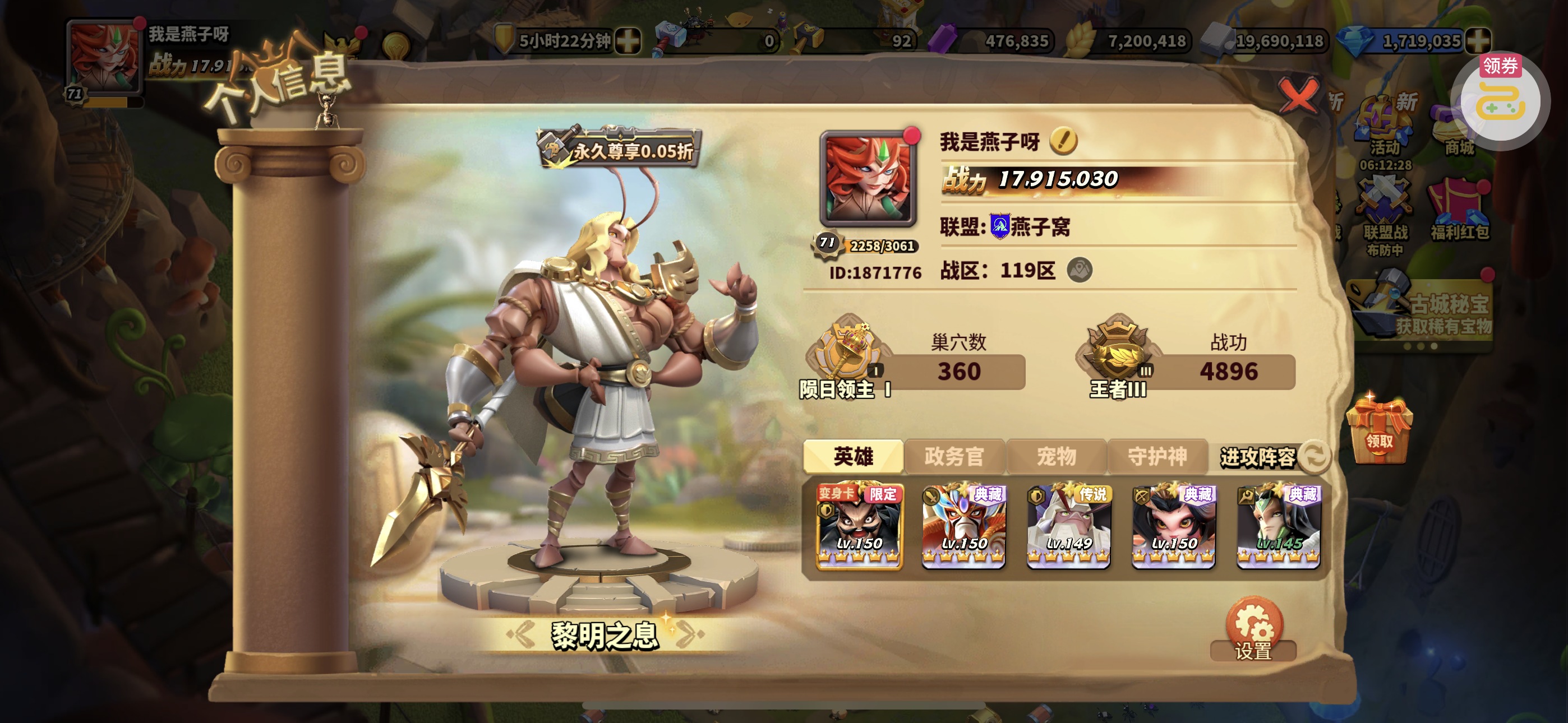Select the 守护神 tab

click(x=1157, y=456)
